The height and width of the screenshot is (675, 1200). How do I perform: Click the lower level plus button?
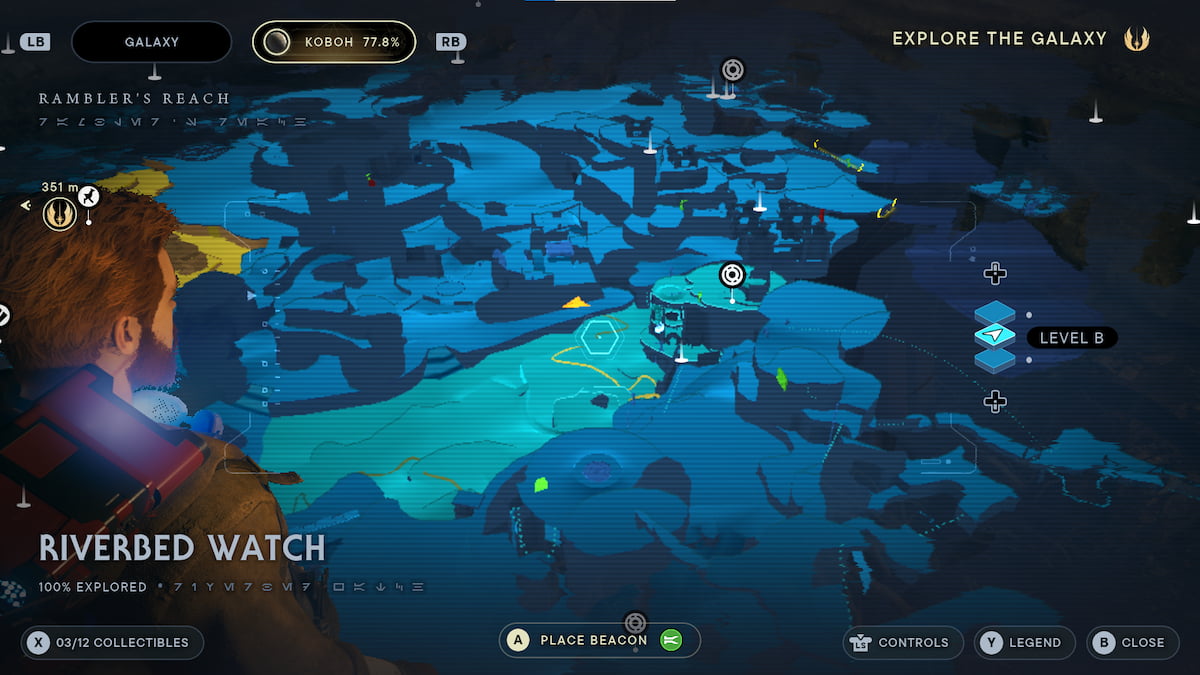click(995, 402)
